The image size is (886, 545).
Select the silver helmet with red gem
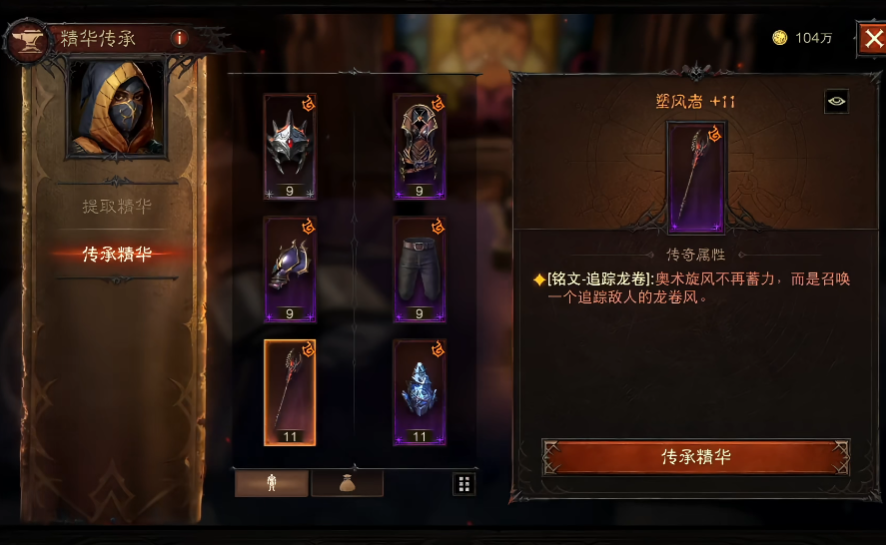(290, 146)
